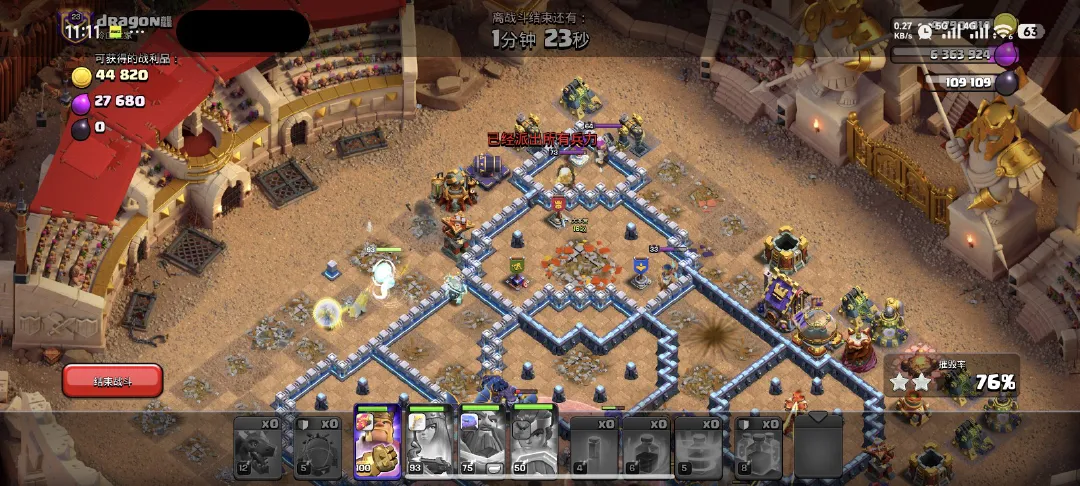The width and height of the screenshot is (1080, 486).
Task: Select the Barbarian King hero card
Action: (377, 442)
